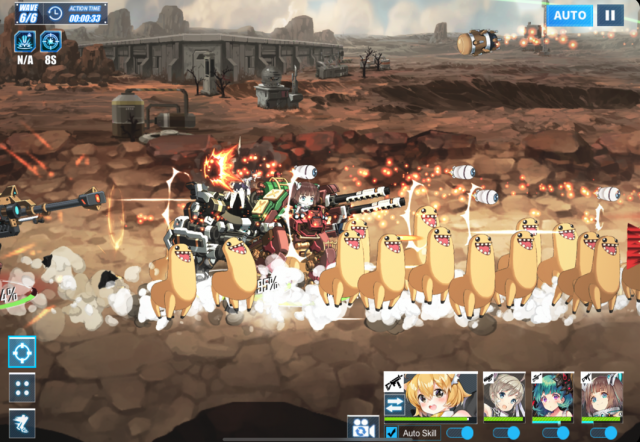
Task: Click the skill icon labeled N/A
Action: pyautogui.click(x=25, y=42)
